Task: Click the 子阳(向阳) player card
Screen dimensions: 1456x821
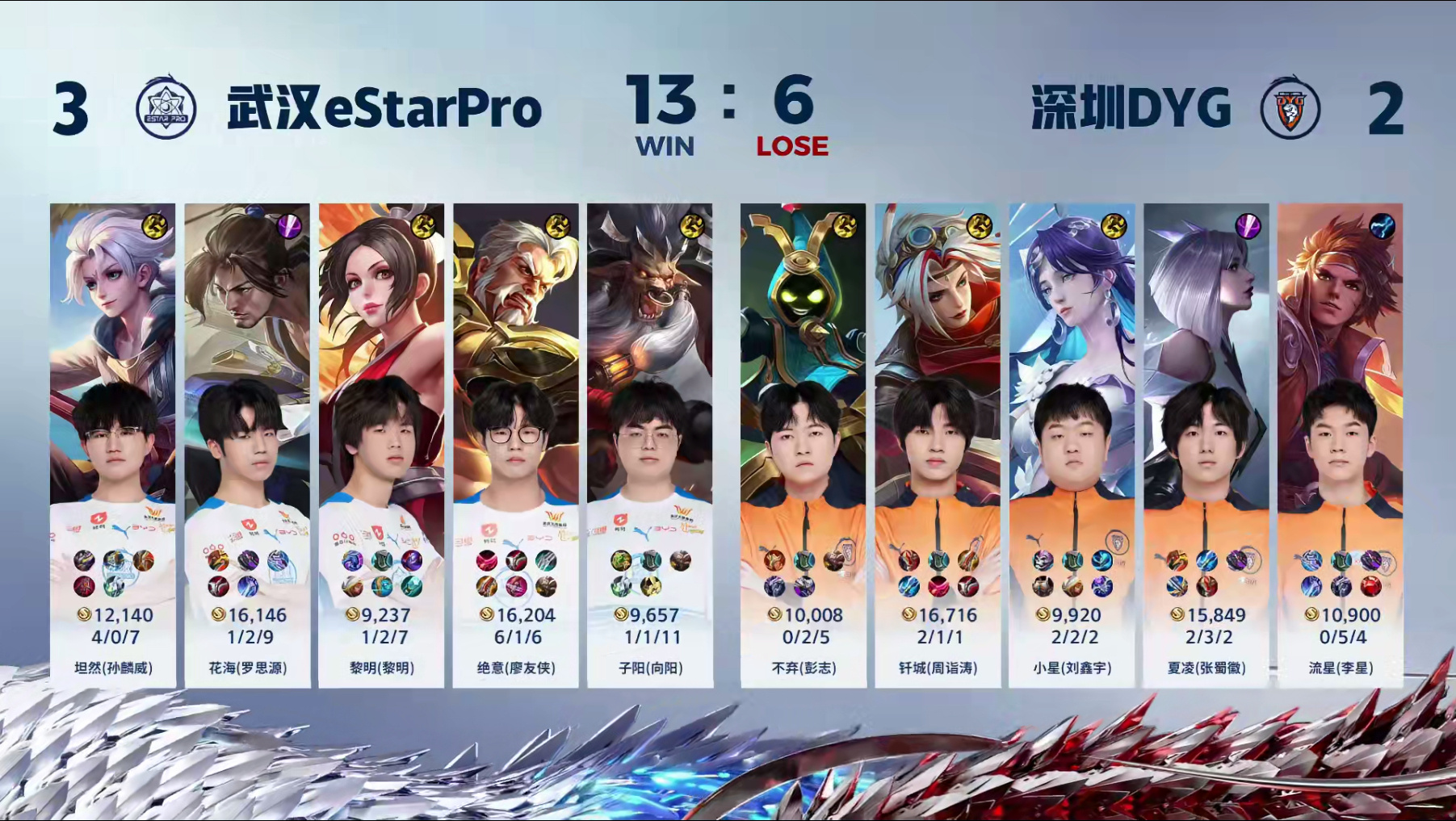Action: tap(650, 444)
